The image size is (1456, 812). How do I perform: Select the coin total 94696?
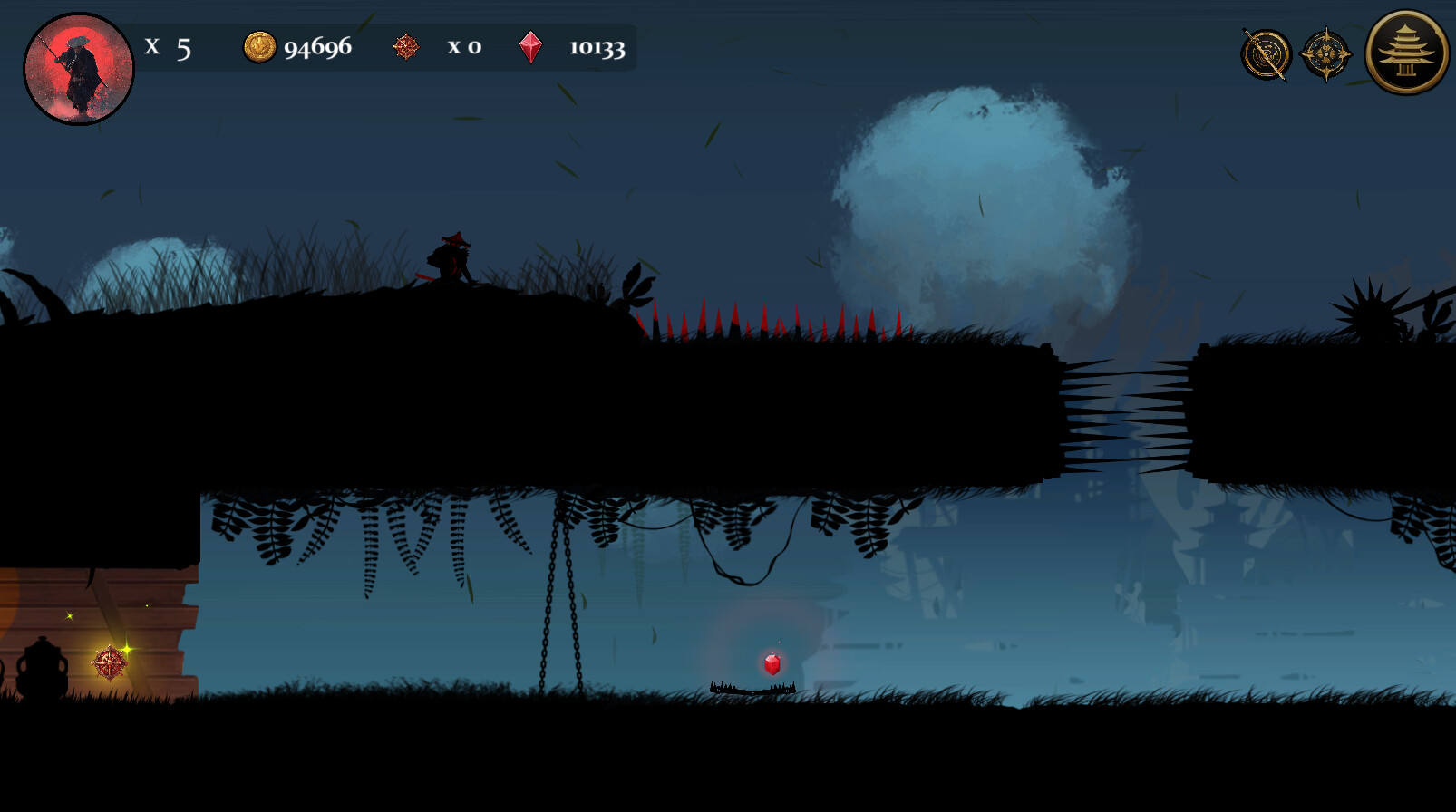coord(316,47)
